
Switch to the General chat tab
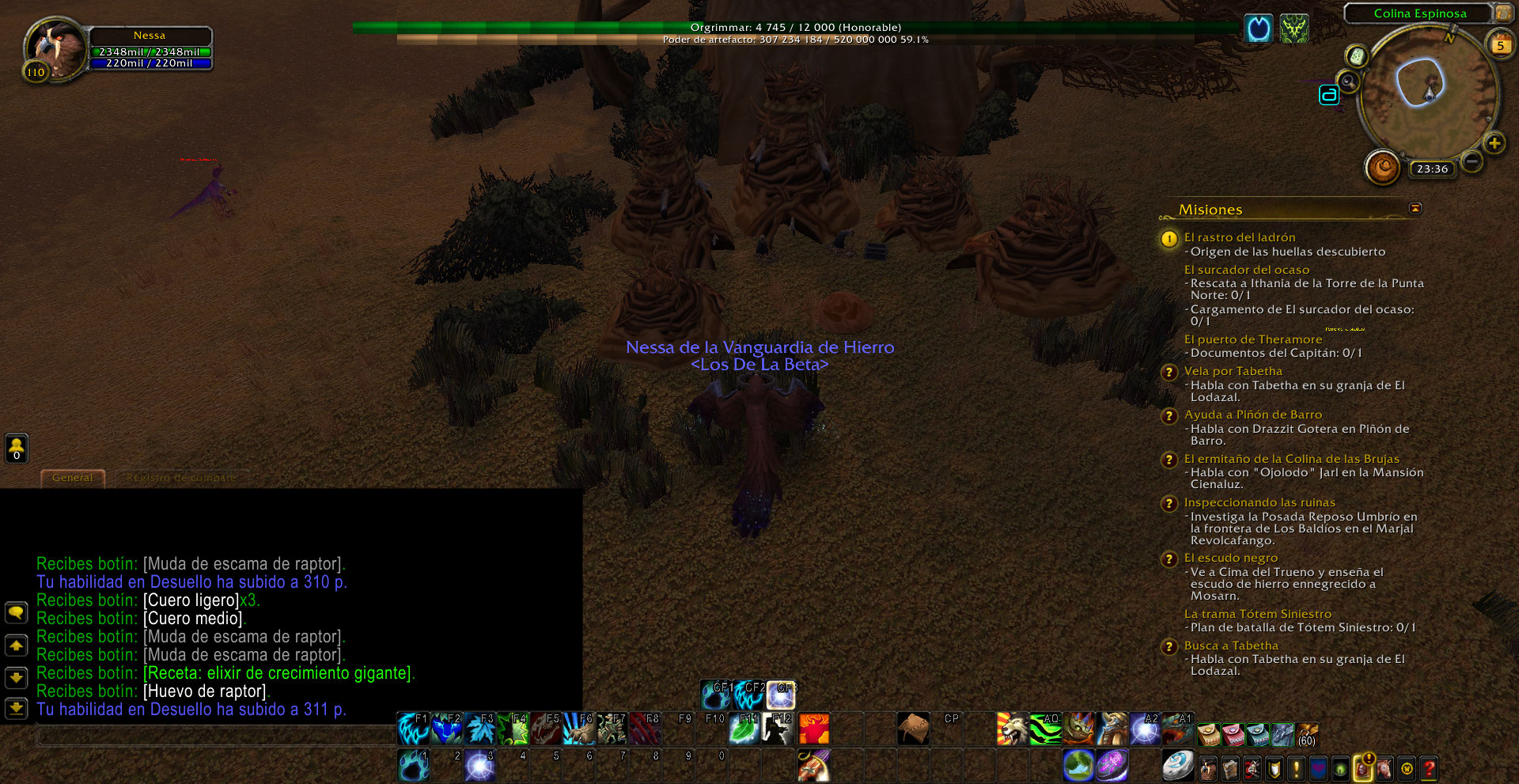coord(72,478)
